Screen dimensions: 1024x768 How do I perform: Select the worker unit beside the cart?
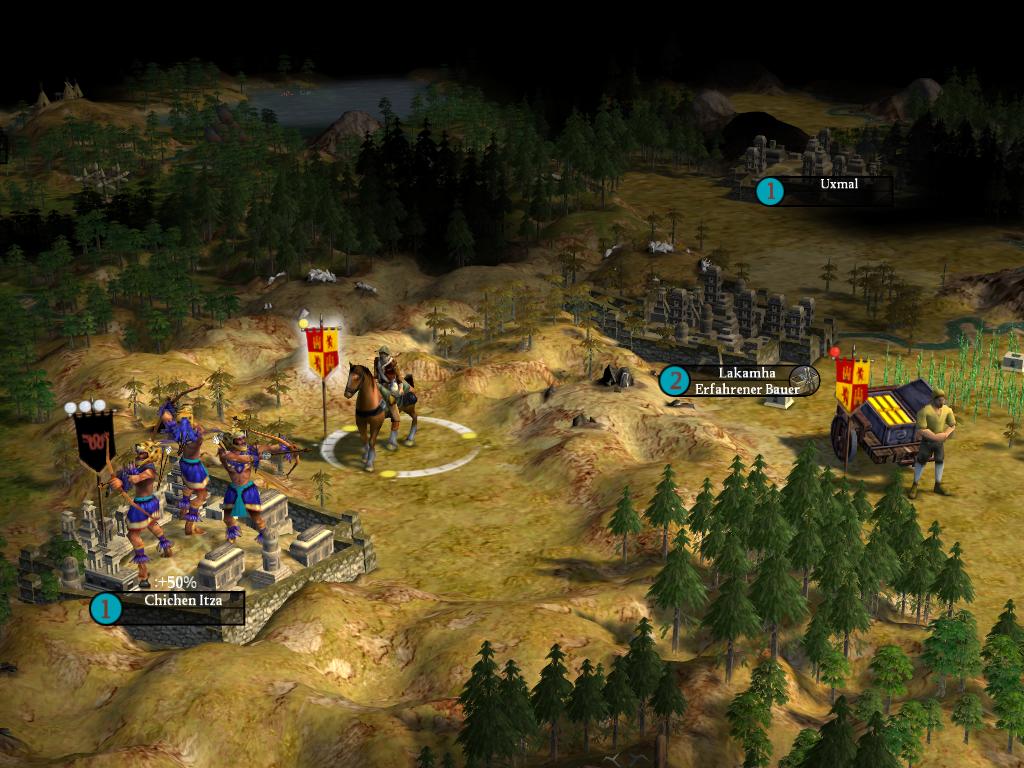(x=933, y=440)
